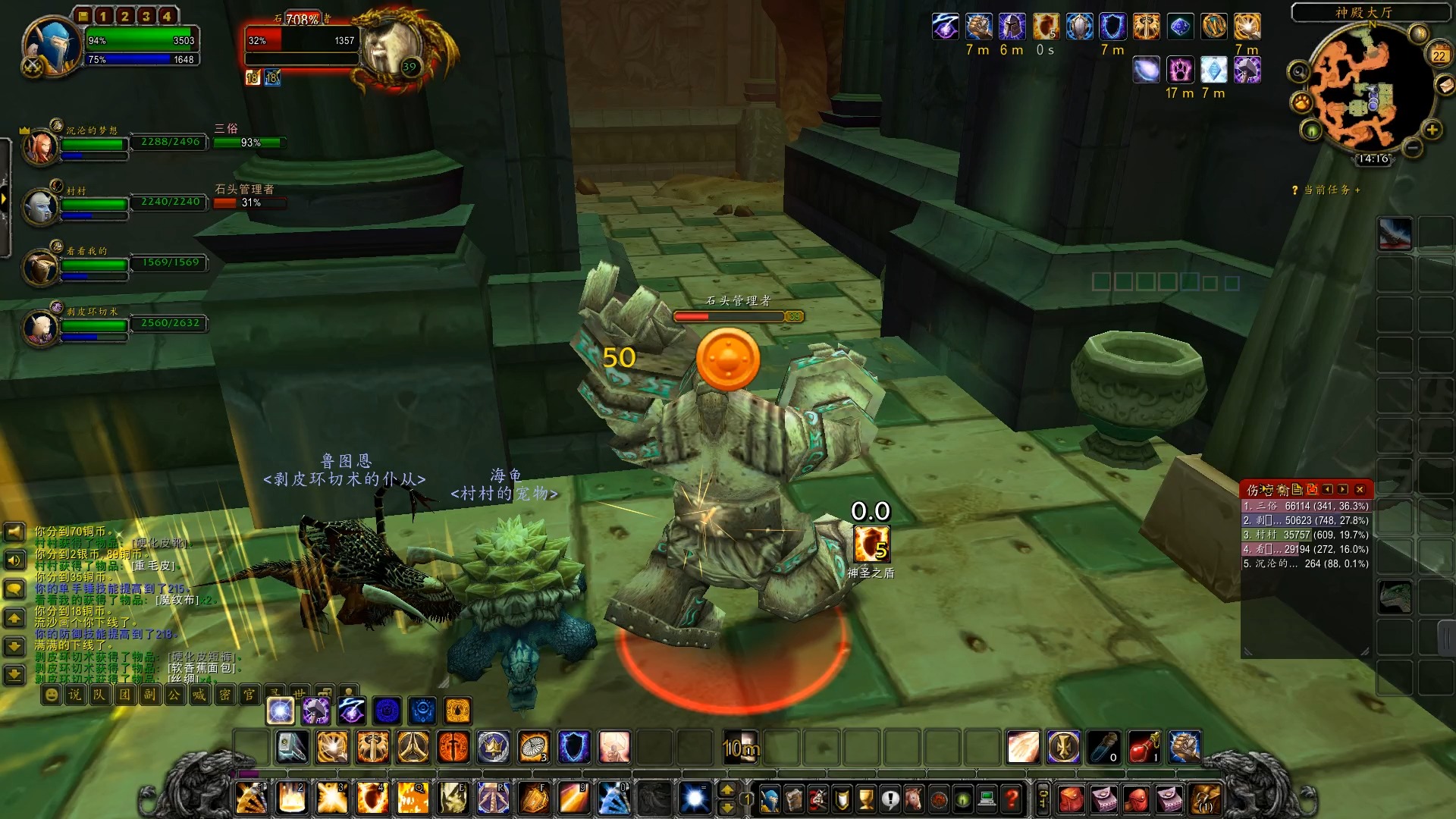Open the calendar button showing 22
1456x819 pixels.
pos(1439,55)
